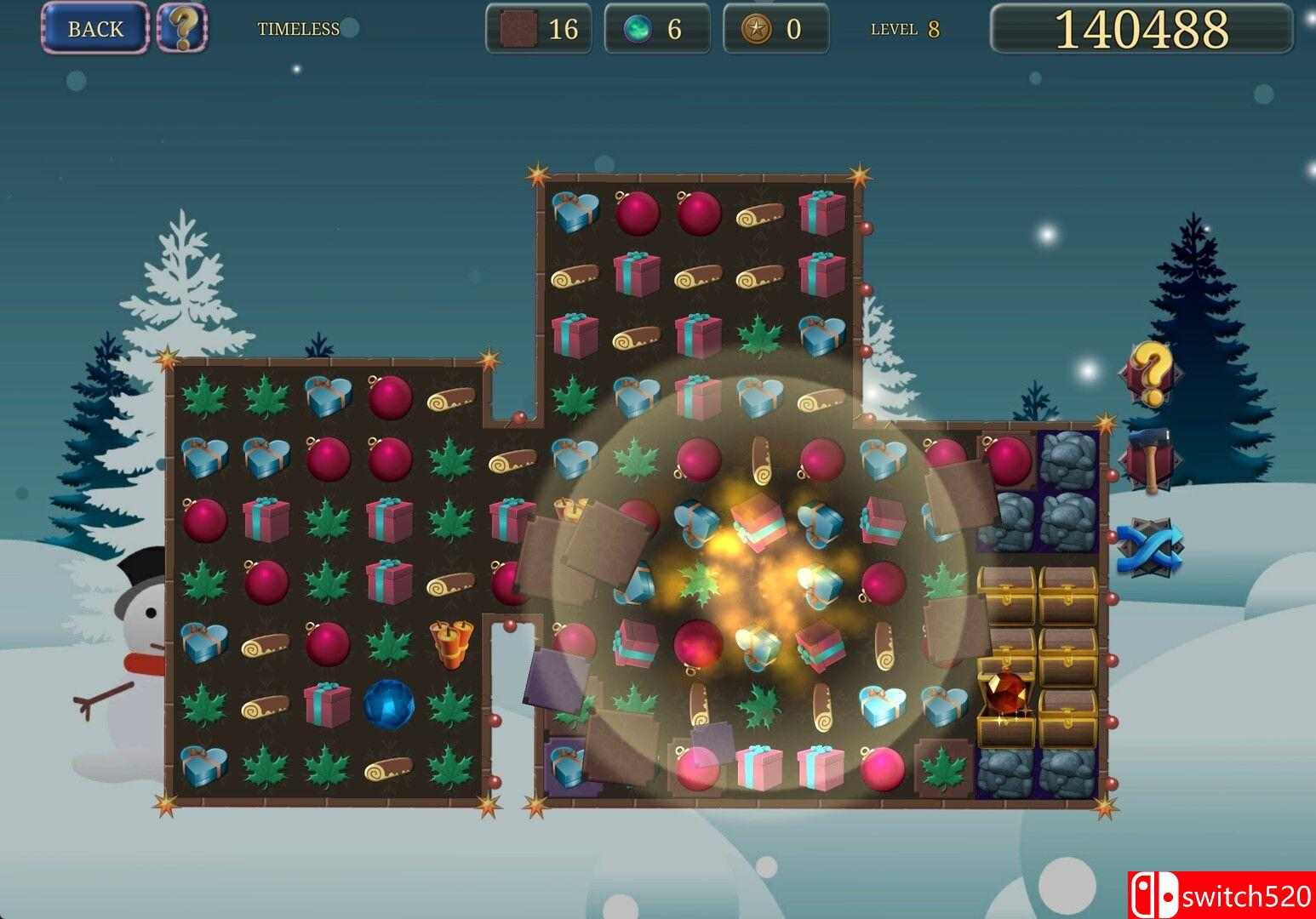Click the bronze star coin counter showing 0
Screen dimensions: 1316x919
click(x=775, y=28)
